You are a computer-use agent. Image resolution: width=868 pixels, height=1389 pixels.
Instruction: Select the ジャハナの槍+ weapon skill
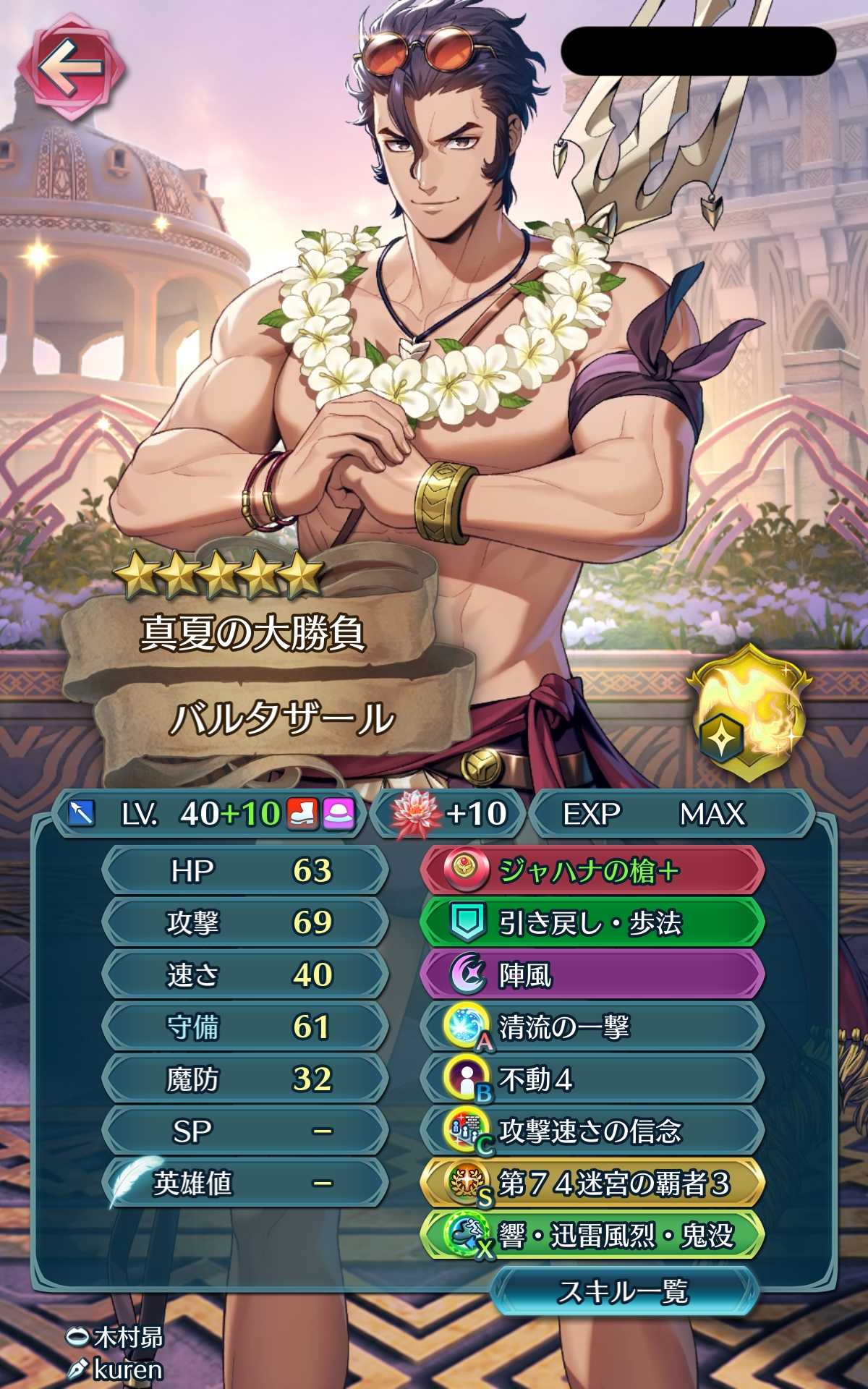click(x=592, y=871)
